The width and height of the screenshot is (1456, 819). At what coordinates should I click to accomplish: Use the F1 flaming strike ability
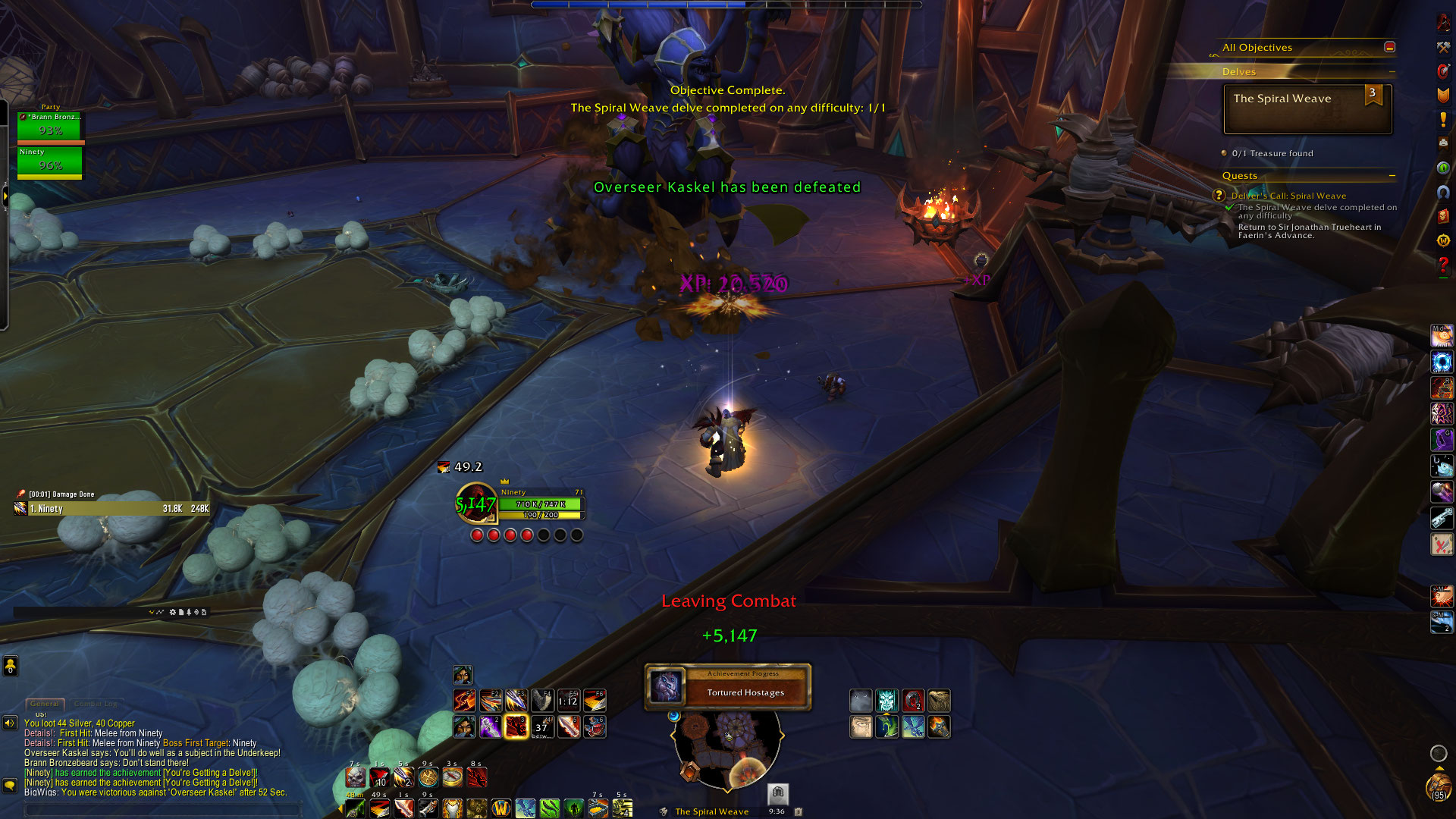(464, 700)
